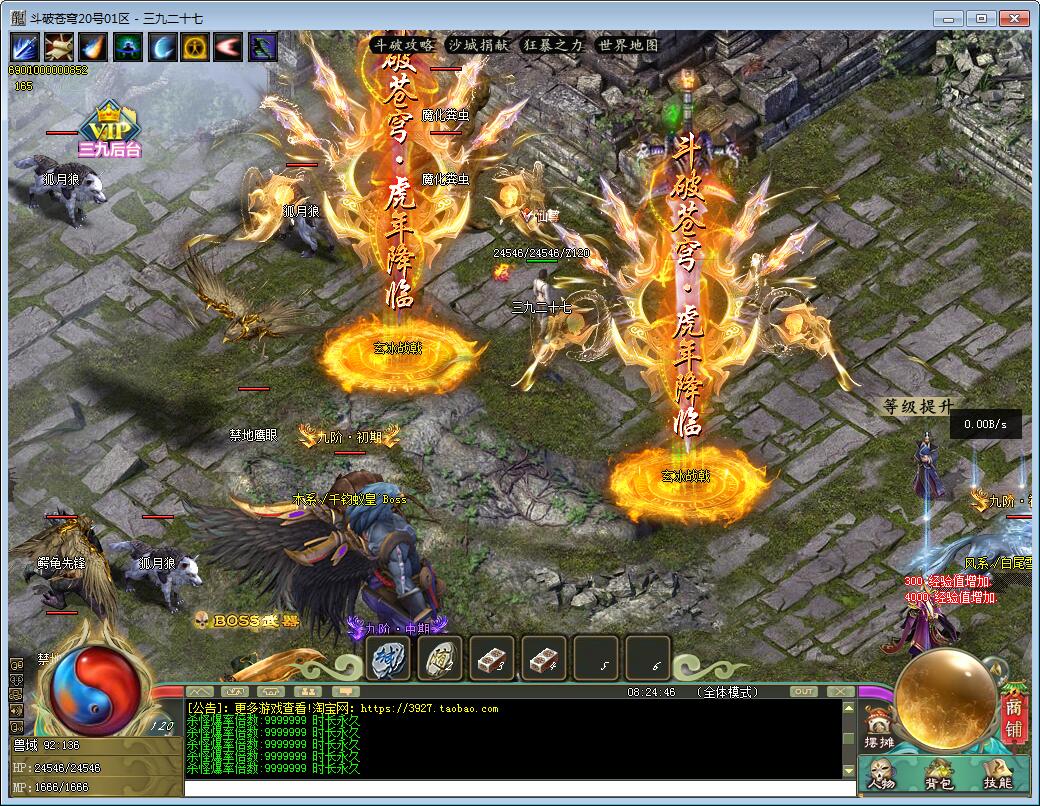Use the red crescent slash skill
1040x806 pixels.
coord(229,47)
